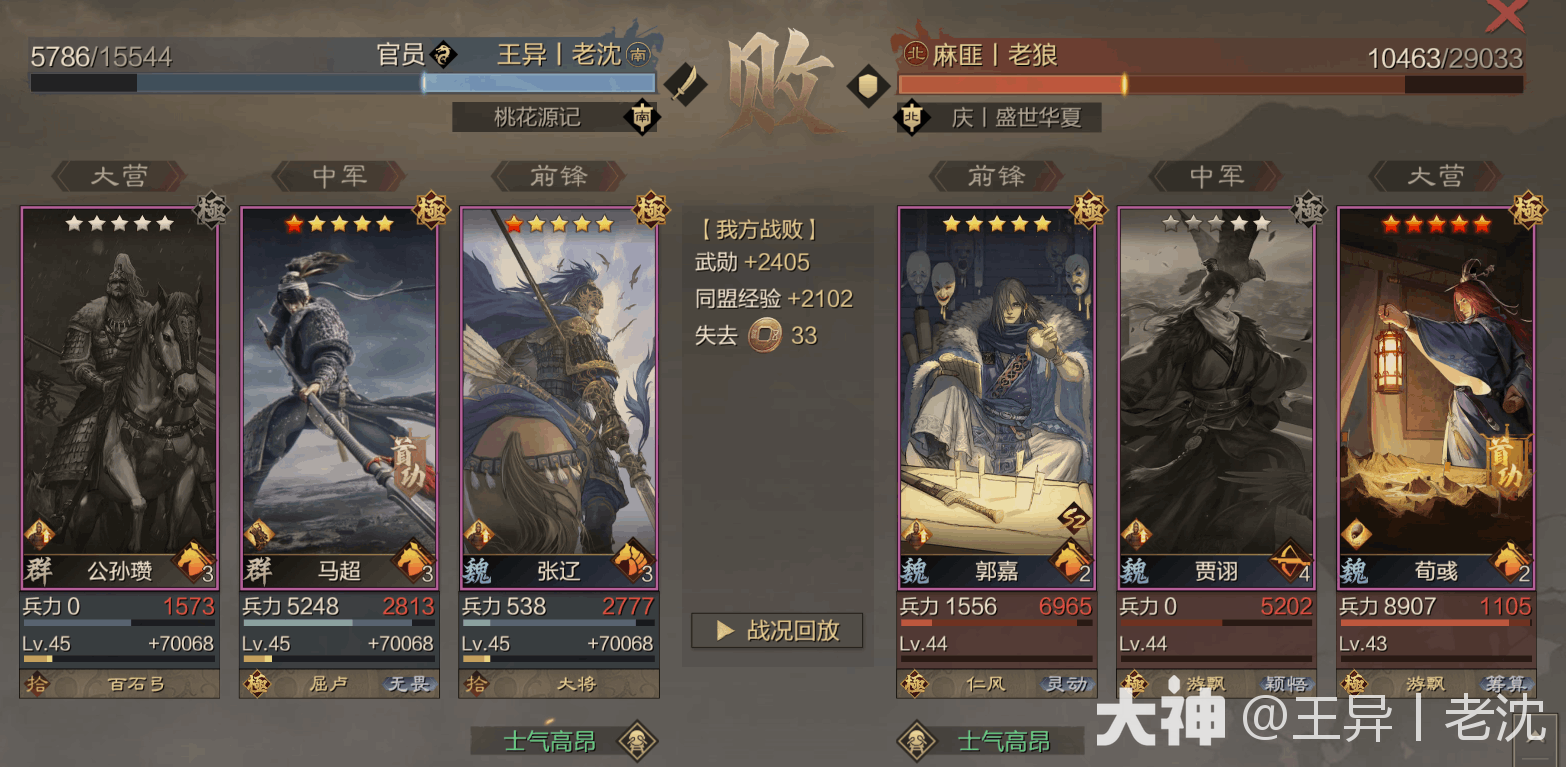Screen dimensions: 1566x767
Task: Toggle the red star on 张辽's rating
Action: pyautogui.click(x=512, y=225)
